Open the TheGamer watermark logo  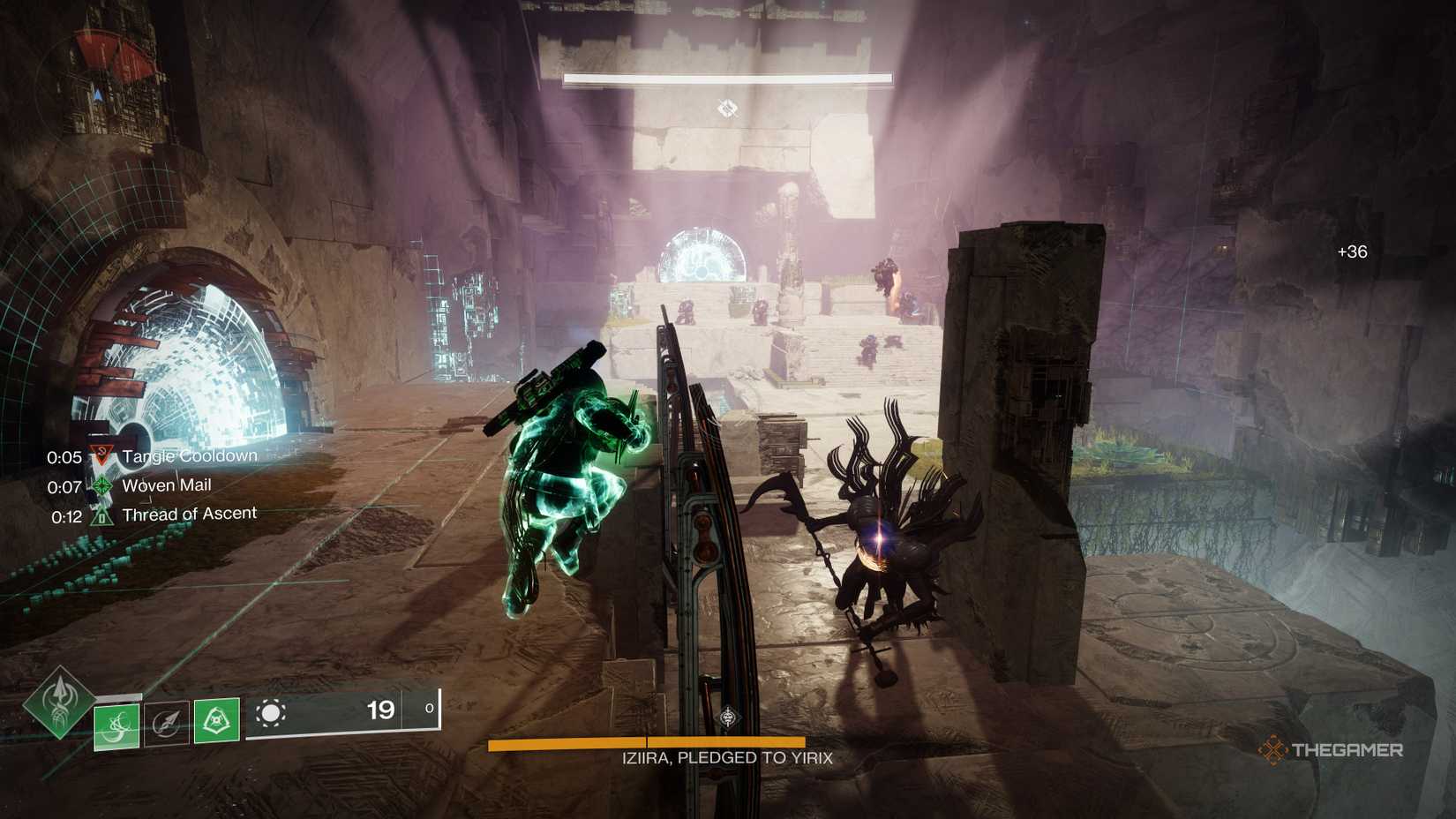tap(1330, 750)
